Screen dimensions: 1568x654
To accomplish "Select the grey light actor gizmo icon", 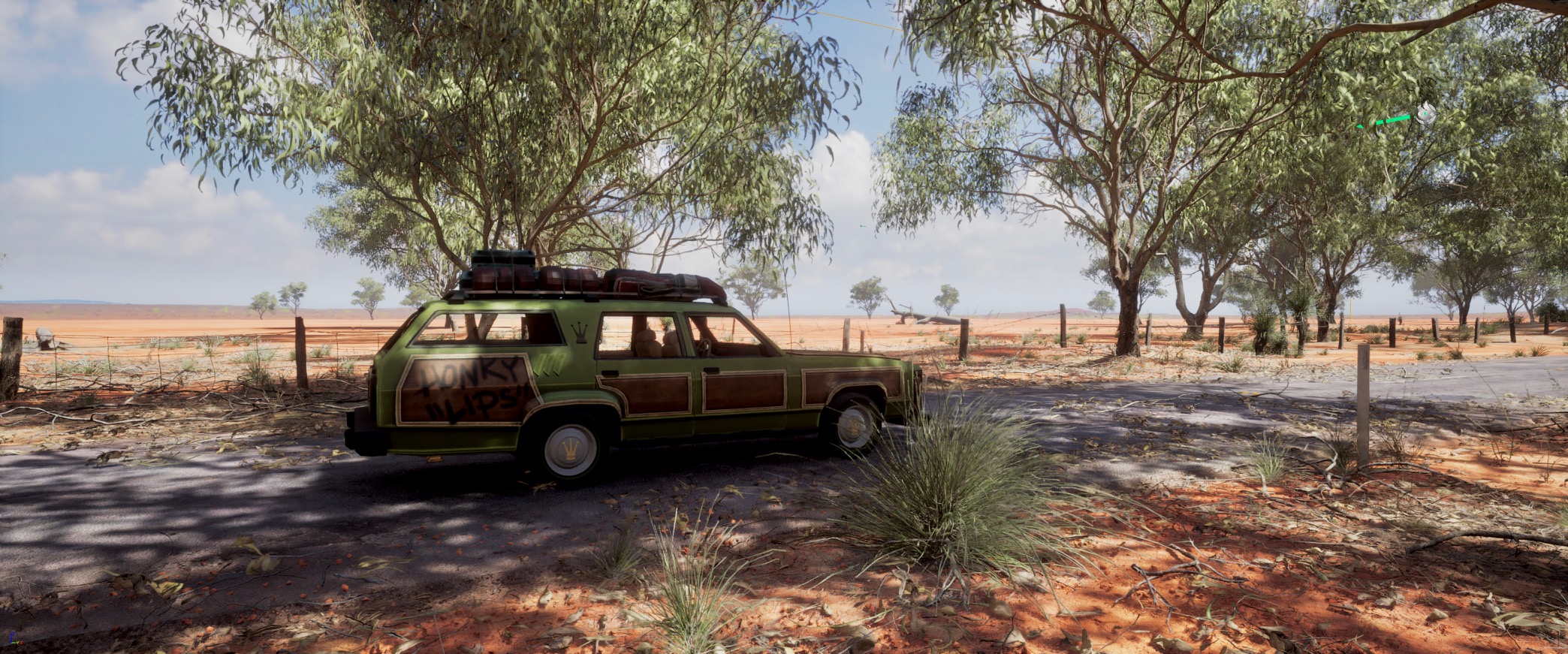I will pyautogui.click(x=1425, y=113).
